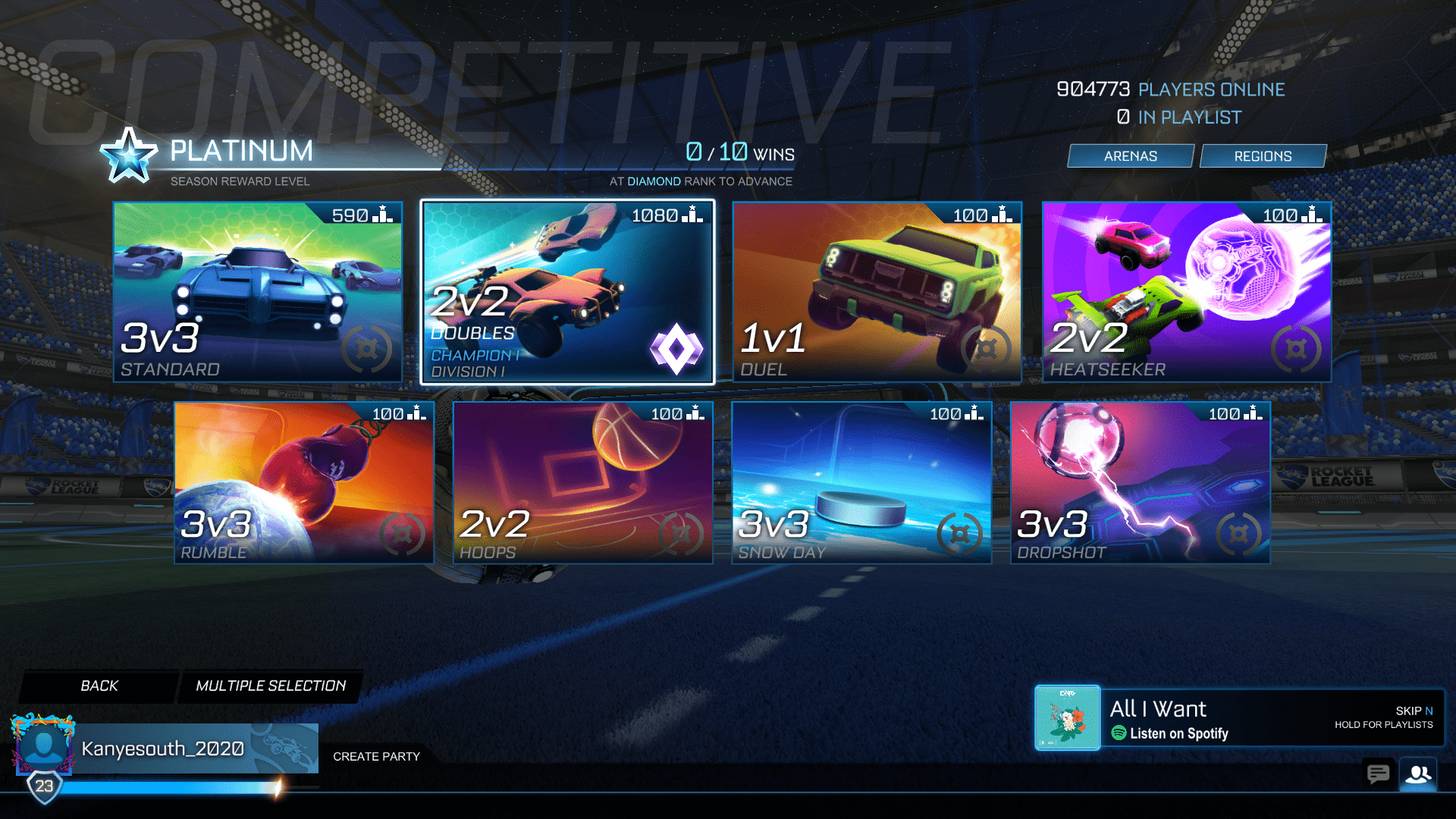This screenshot has width=1456, height=819.
Task: Toggle selection of the 2v2 Hoops playlist
Action: coord(582,482)
